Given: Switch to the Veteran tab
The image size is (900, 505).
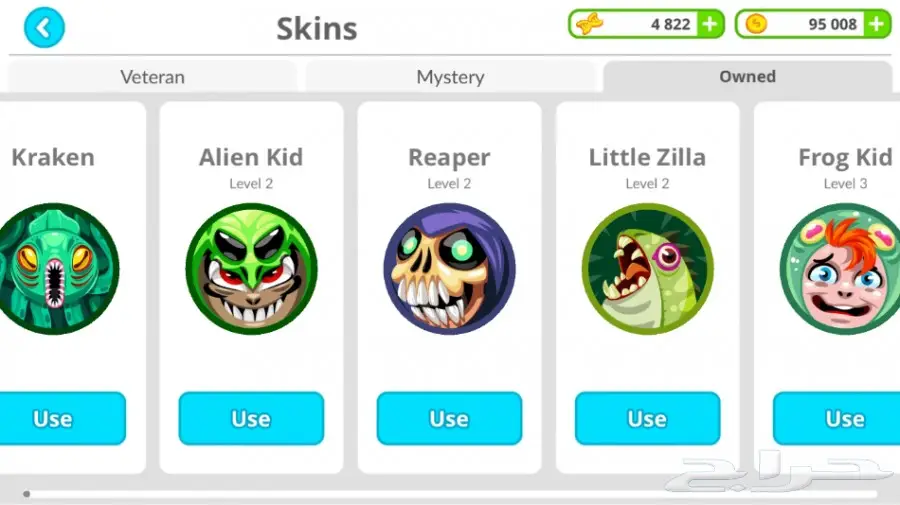Looking at the screenshot, I should [152, 77].
